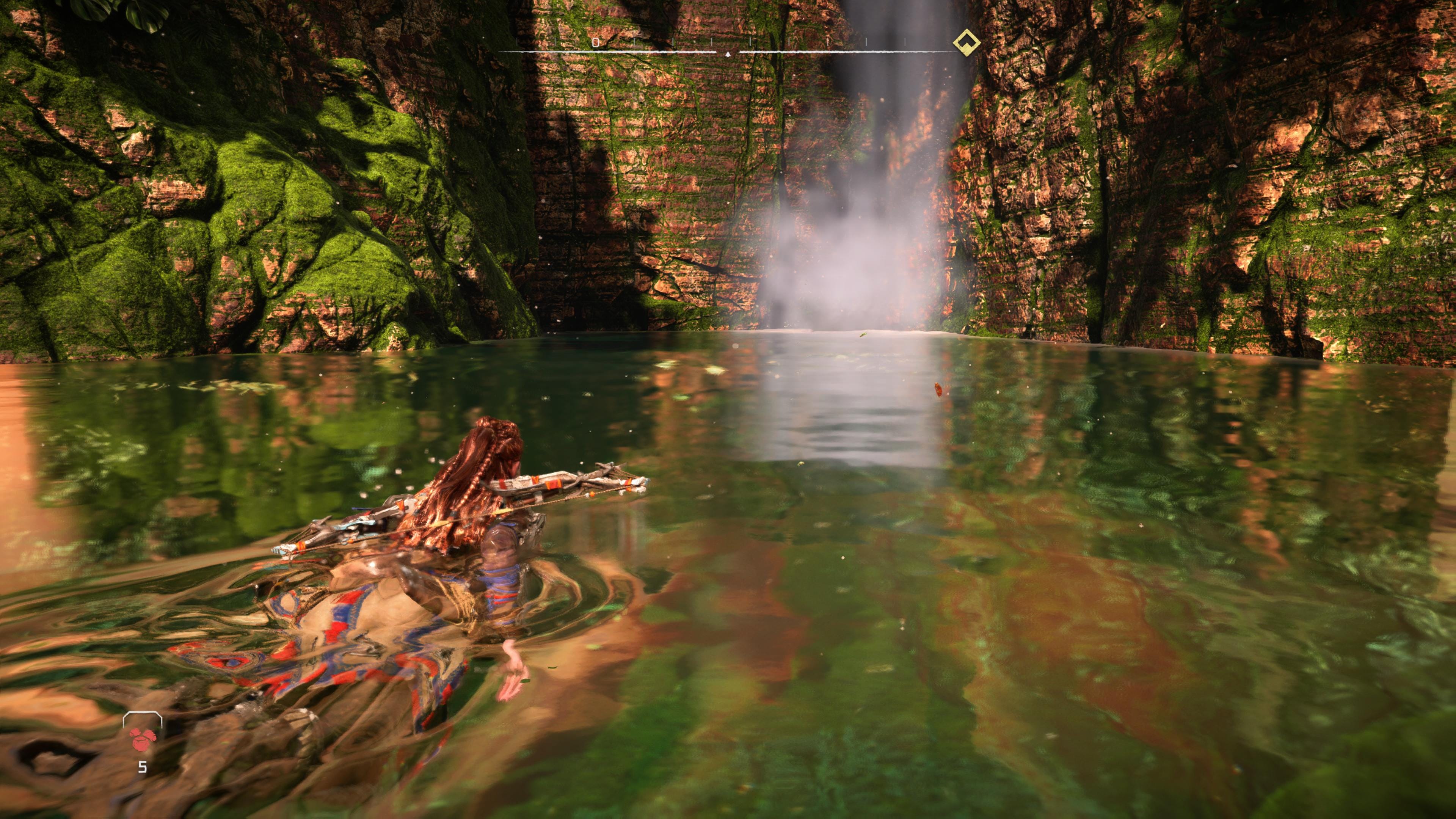Click the yellow quest marker on compass
The height and width of the screenshot is (819, 1456).
(966, 42)
